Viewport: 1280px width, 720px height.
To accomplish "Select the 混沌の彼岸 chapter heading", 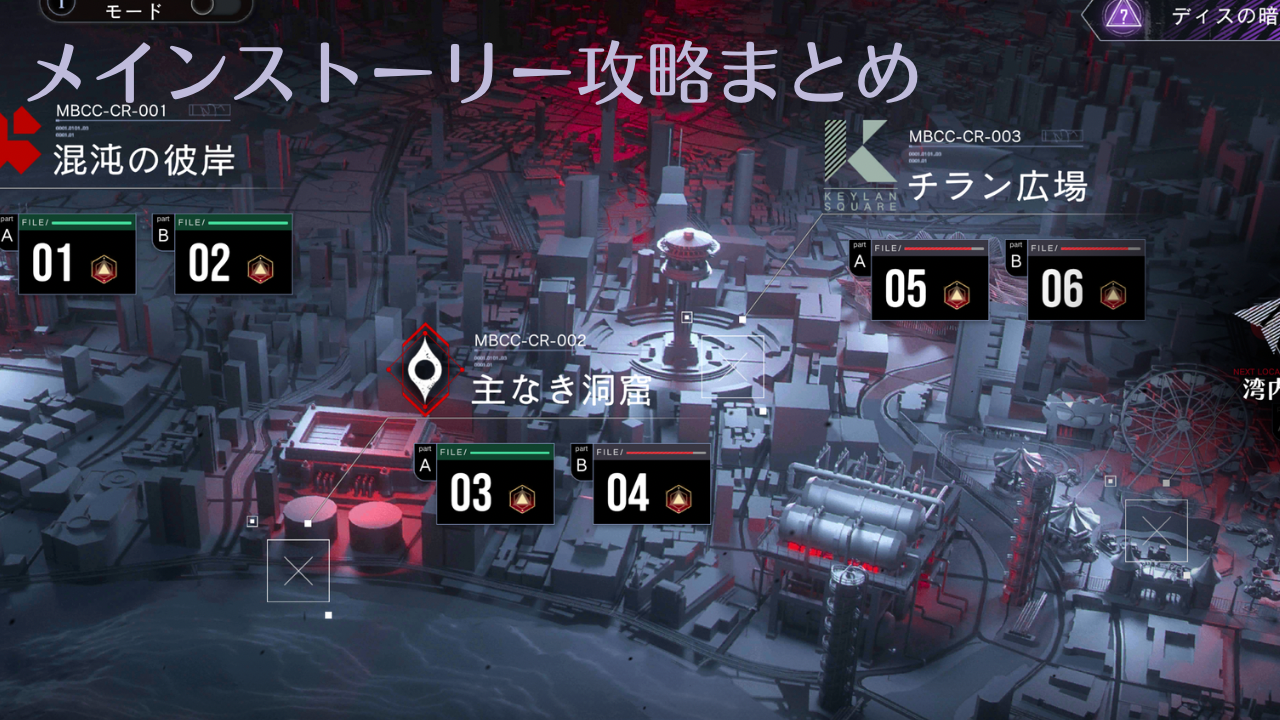I will point(143,158).
